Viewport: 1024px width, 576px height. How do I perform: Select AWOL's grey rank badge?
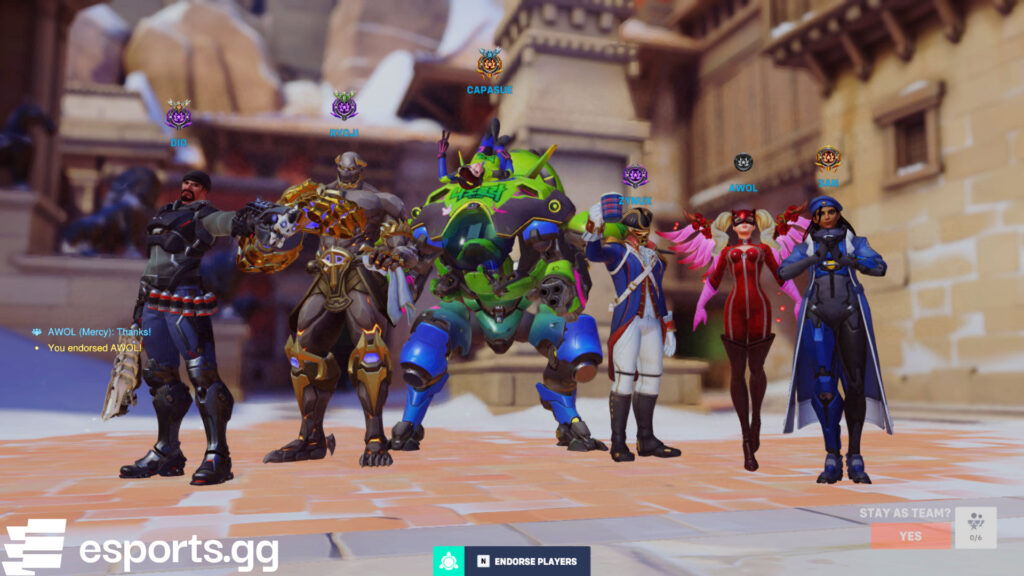pyautogui.click(x=742, y=163)
